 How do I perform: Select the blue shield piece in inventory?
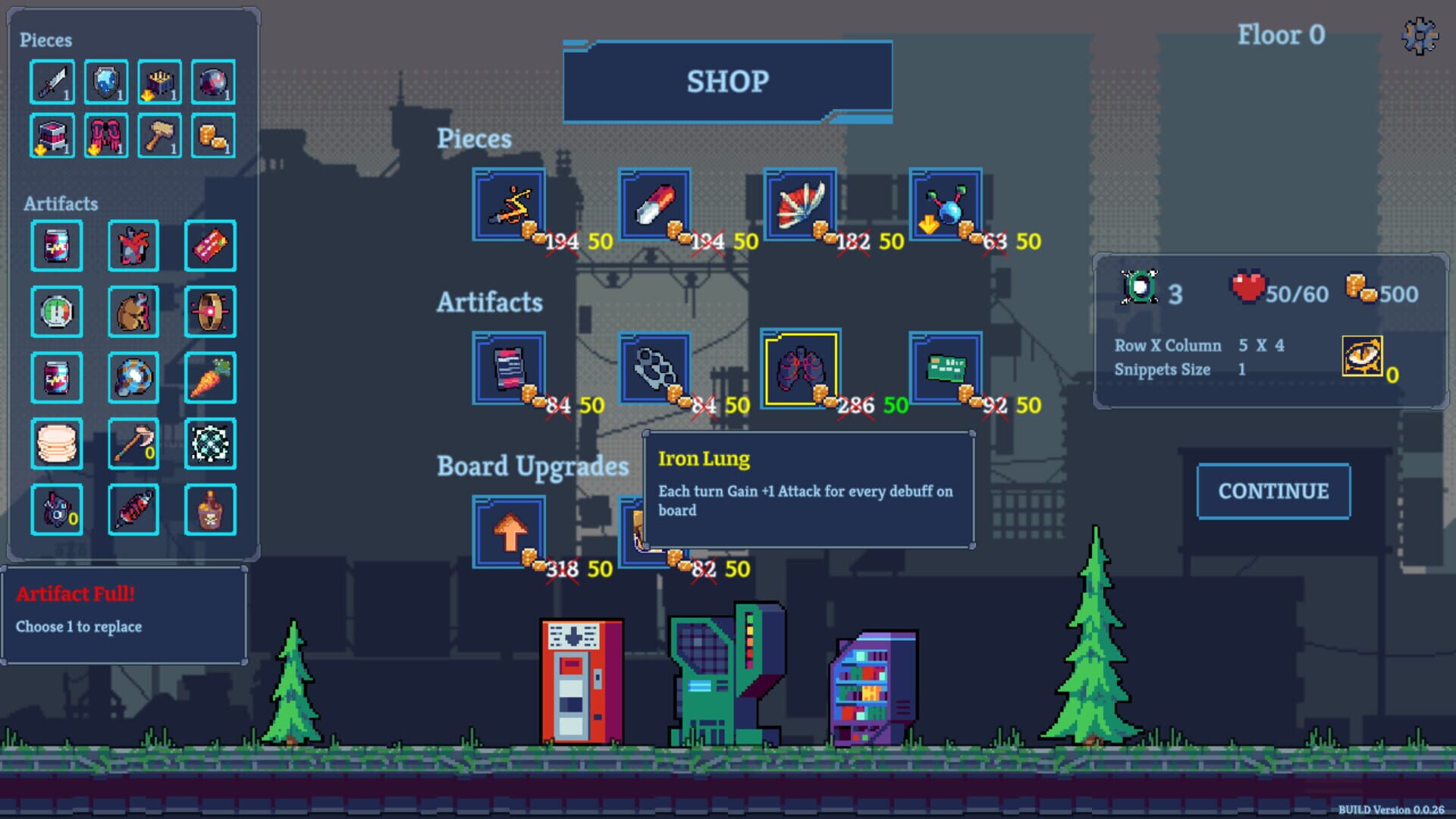tap(107, 82)
